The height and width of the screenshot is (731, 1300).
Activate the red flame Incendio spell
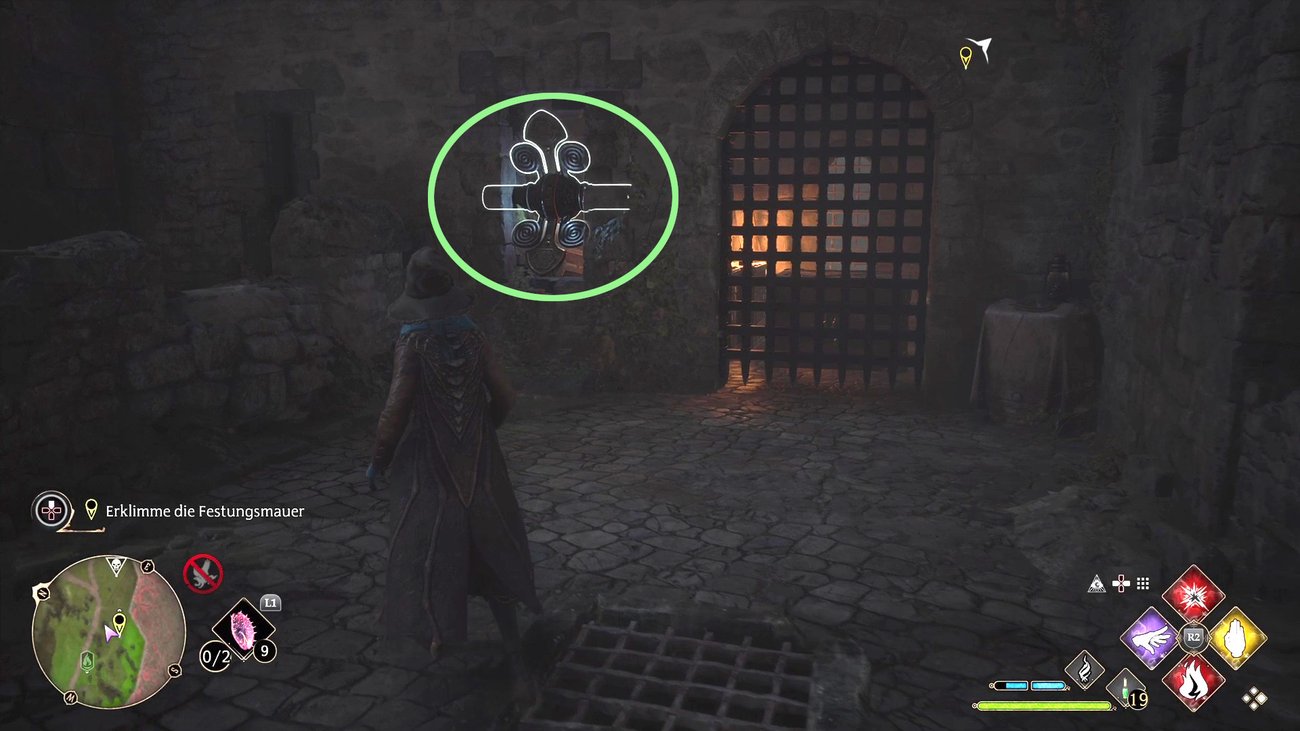pos(1193,680)
